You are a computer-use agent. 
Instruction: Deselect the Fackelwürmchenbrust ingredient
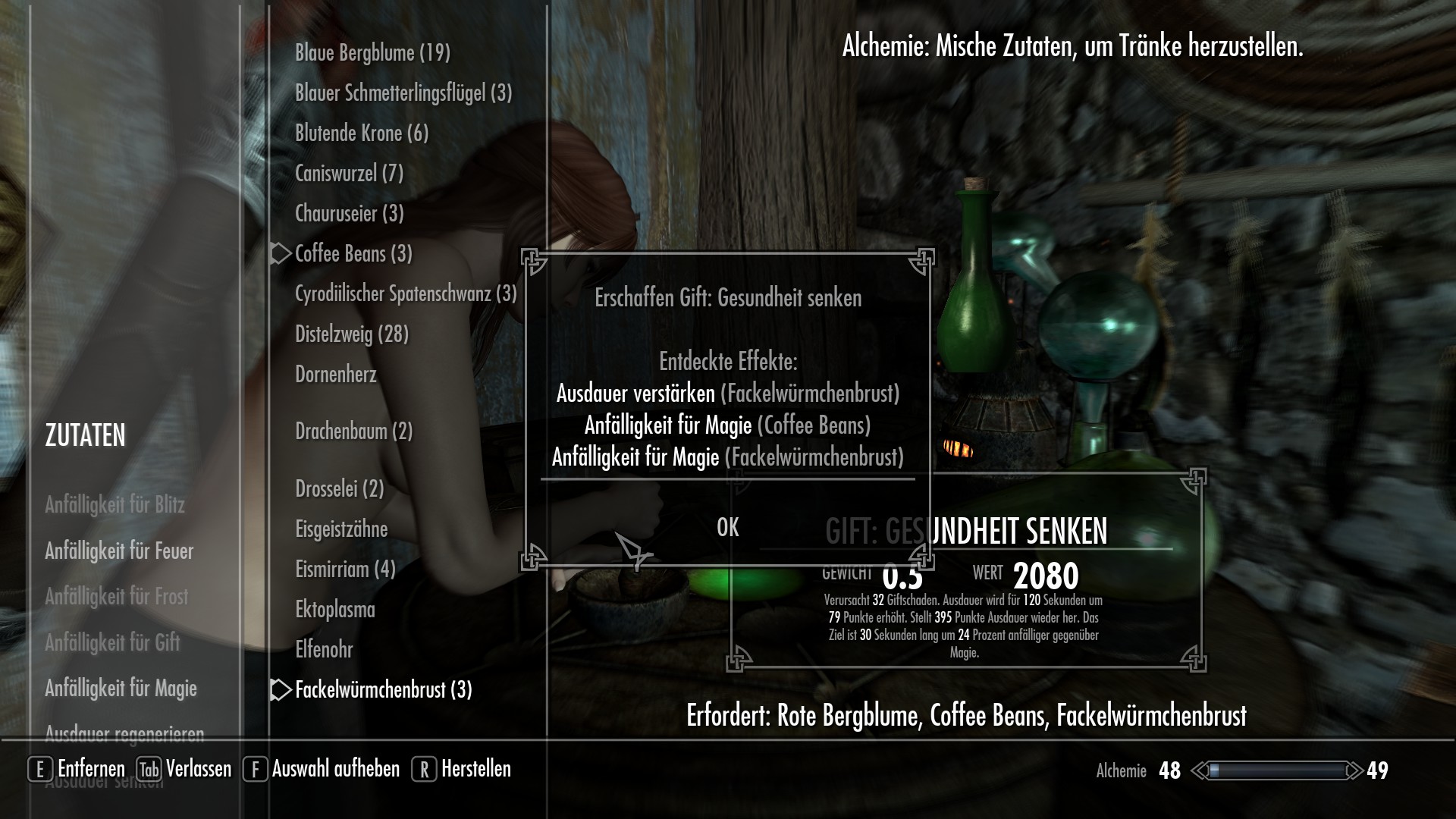[382, 691]
